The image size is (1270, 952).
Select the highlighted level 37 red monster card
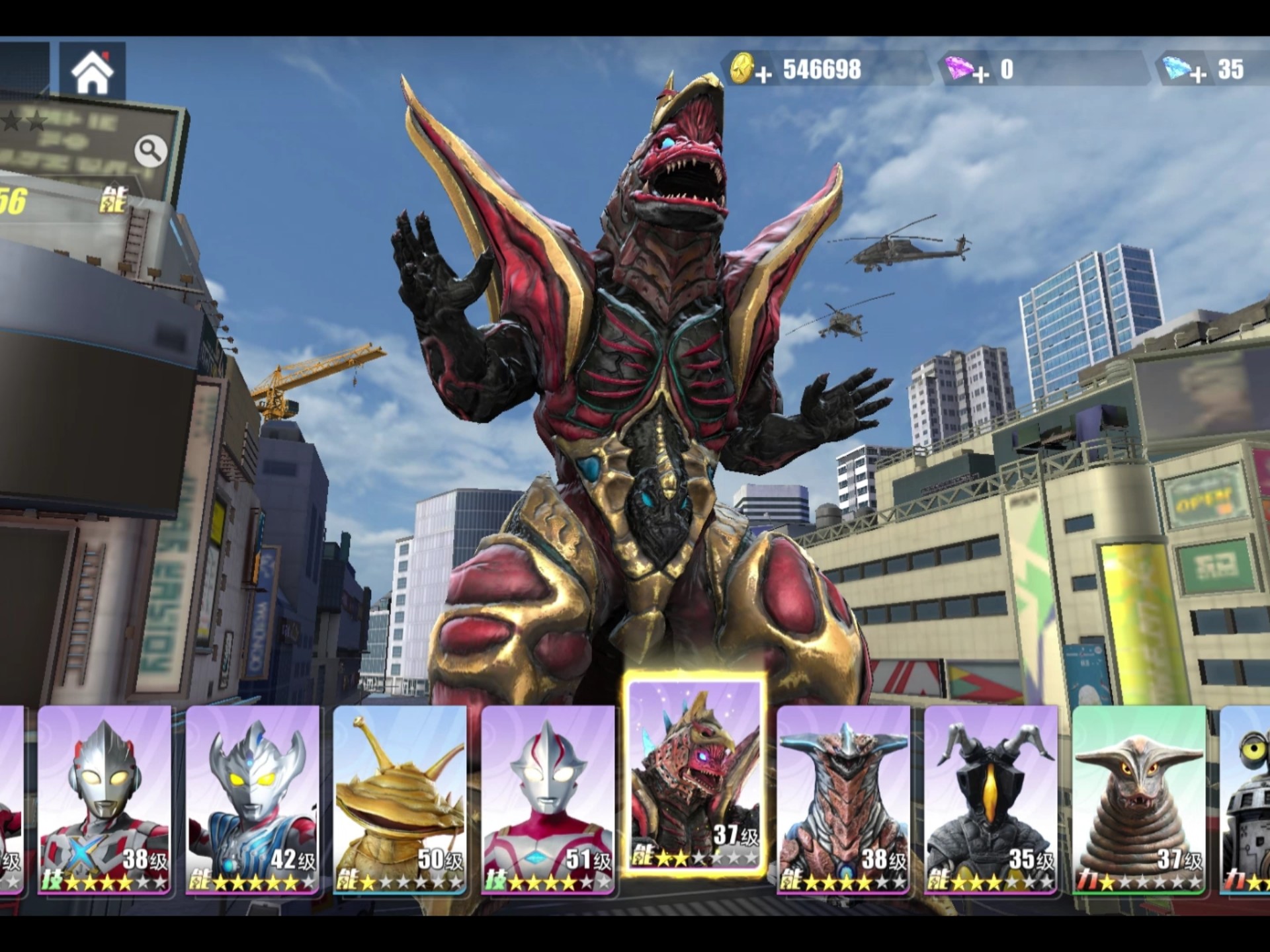tap(695, 773)
